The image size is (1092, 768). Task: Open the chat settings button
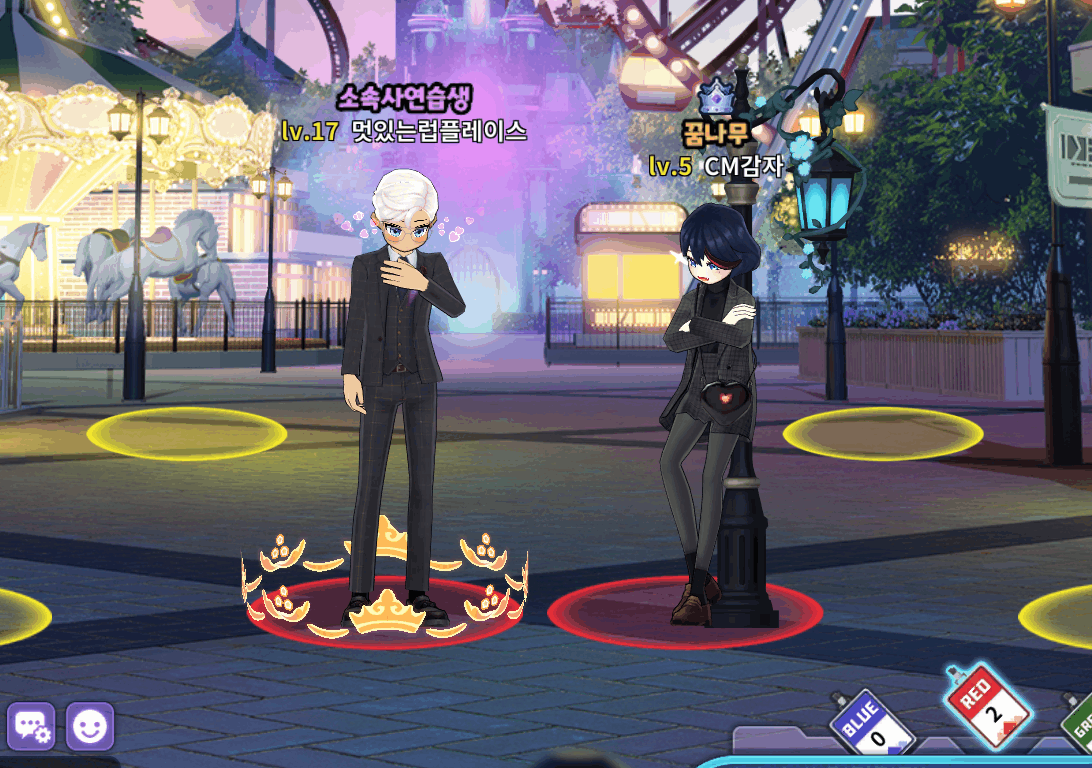31,727
